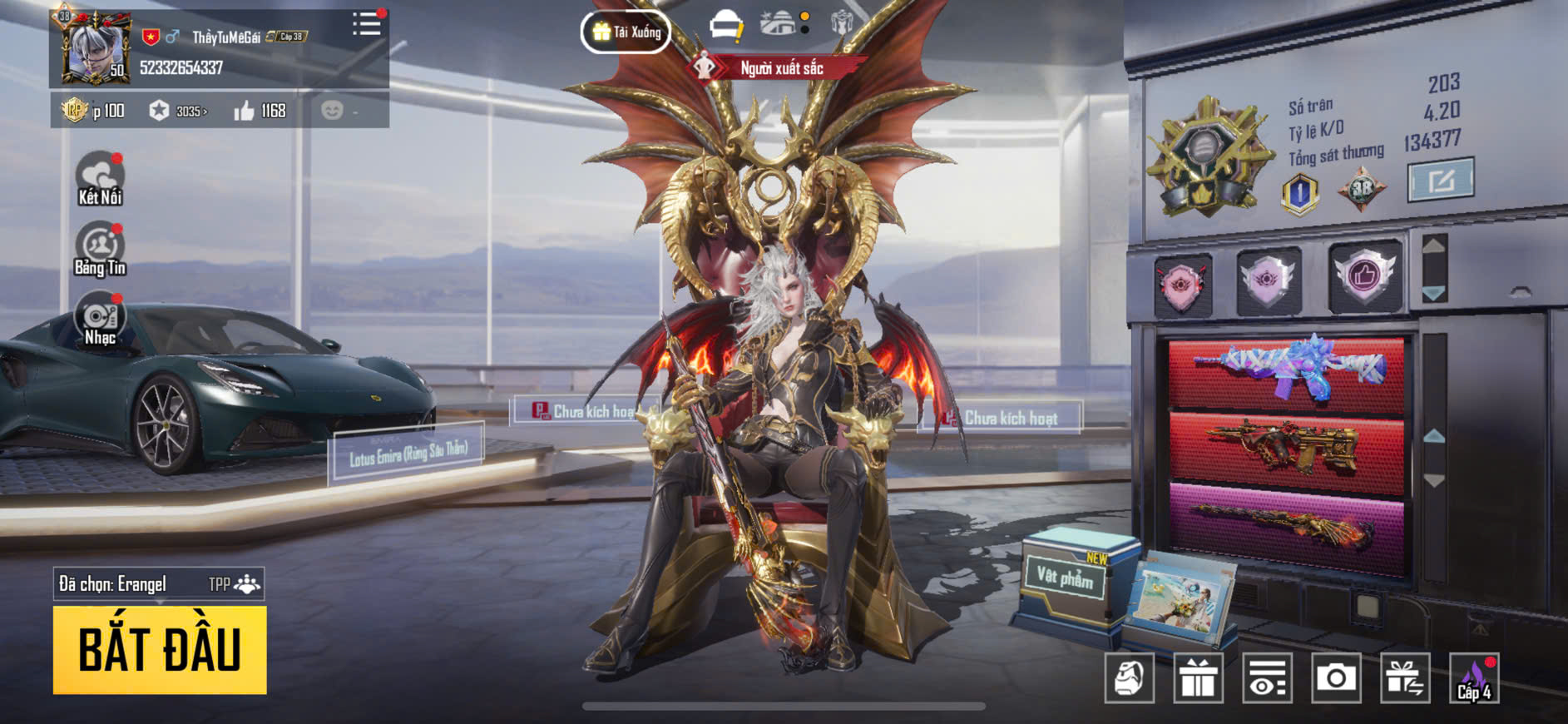Select the Lotus Emira vehicle label

coord(408,454)
